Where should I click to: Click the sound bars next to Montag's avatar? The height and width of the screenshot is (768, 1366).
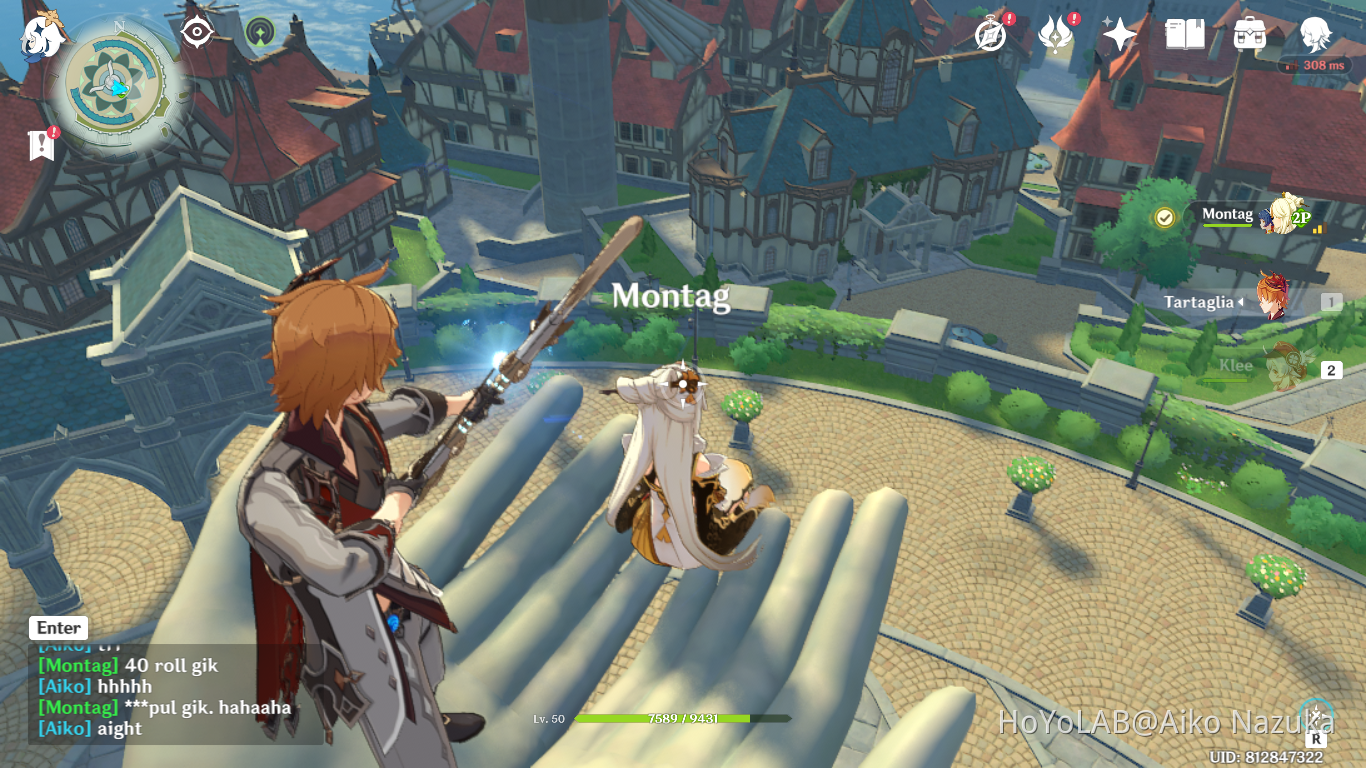click(x=1319, y=229)
